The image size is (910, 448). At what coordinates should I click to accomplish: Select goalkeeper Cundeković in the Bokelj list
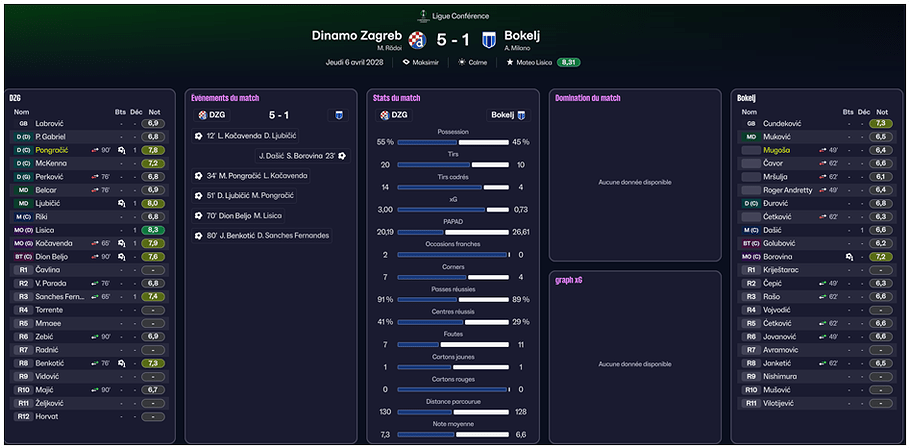(x=784, y=123)
